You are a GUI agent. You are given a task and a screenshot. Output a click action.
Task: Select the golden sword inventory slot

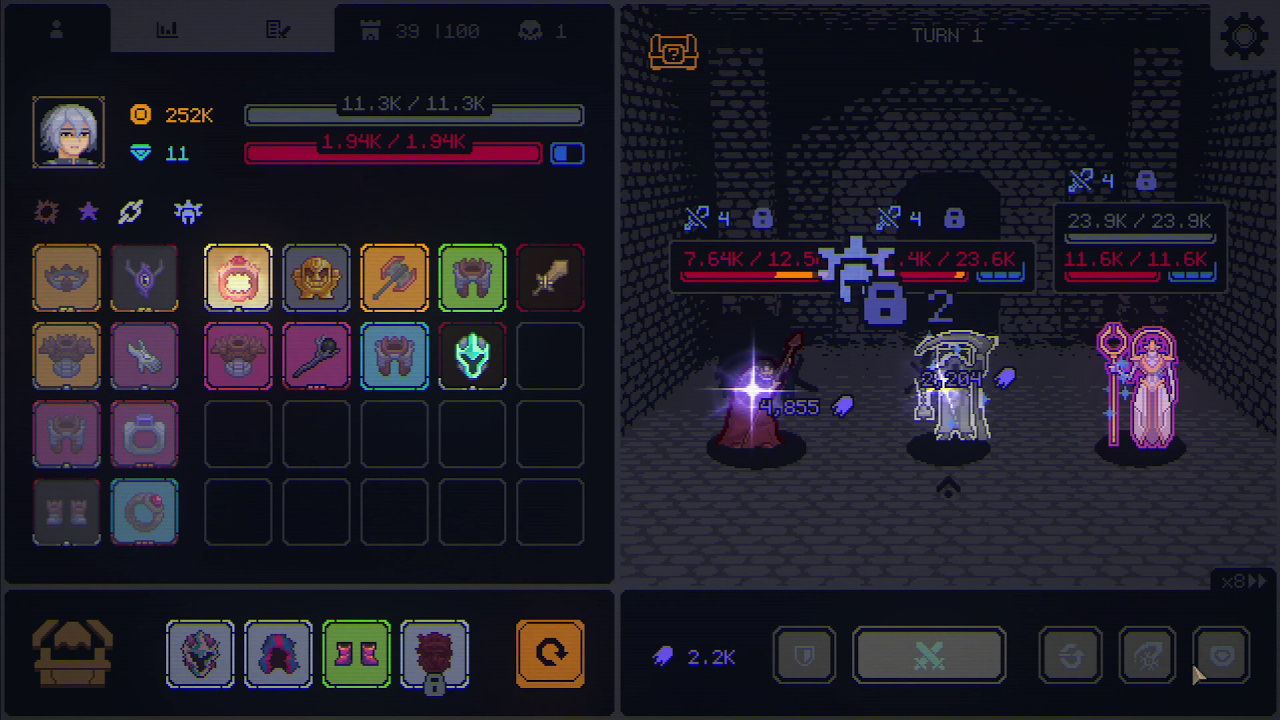(x=550, y=278)
